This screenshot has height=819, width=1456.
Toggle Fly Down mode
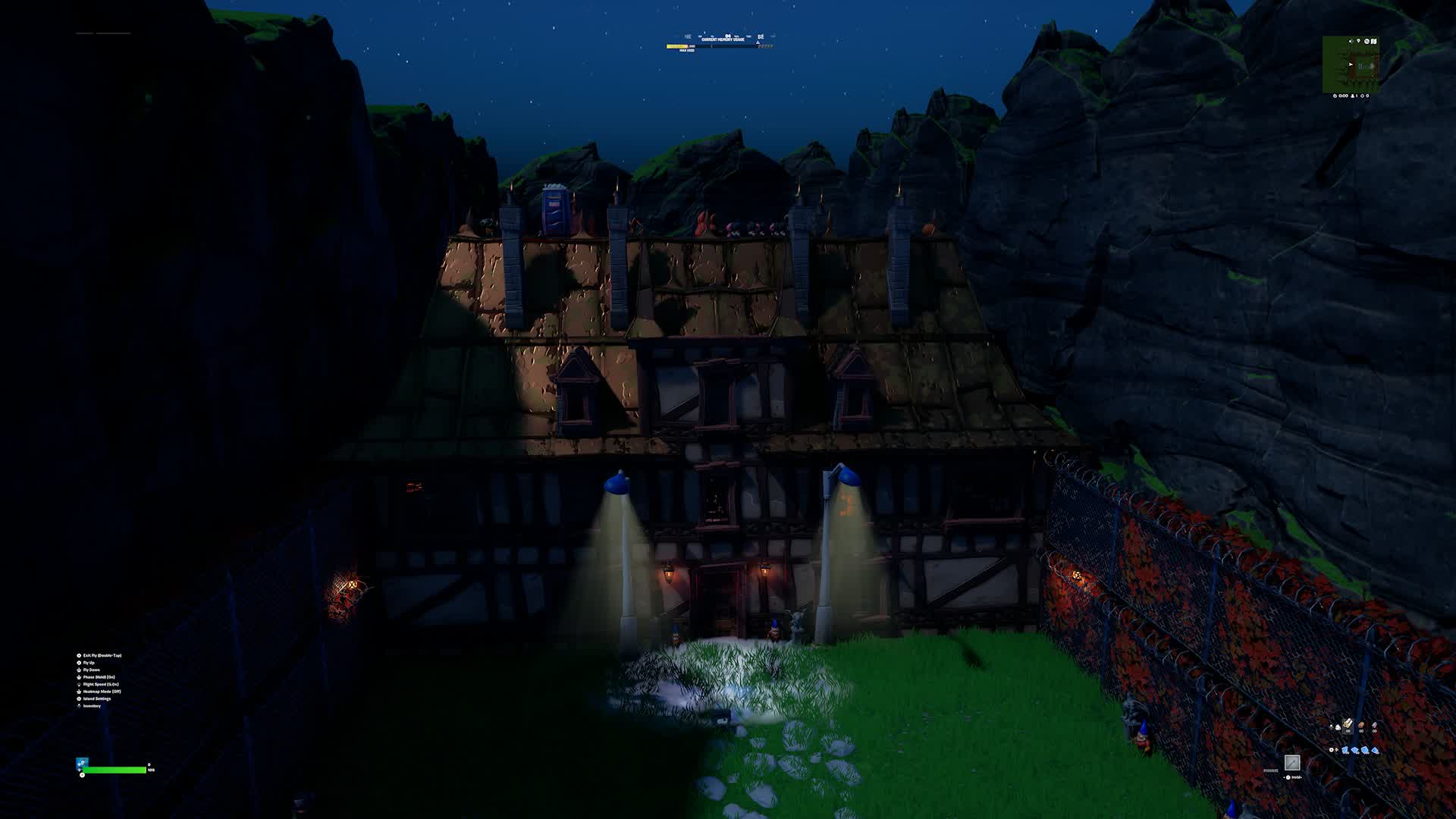tap(94, 670)
